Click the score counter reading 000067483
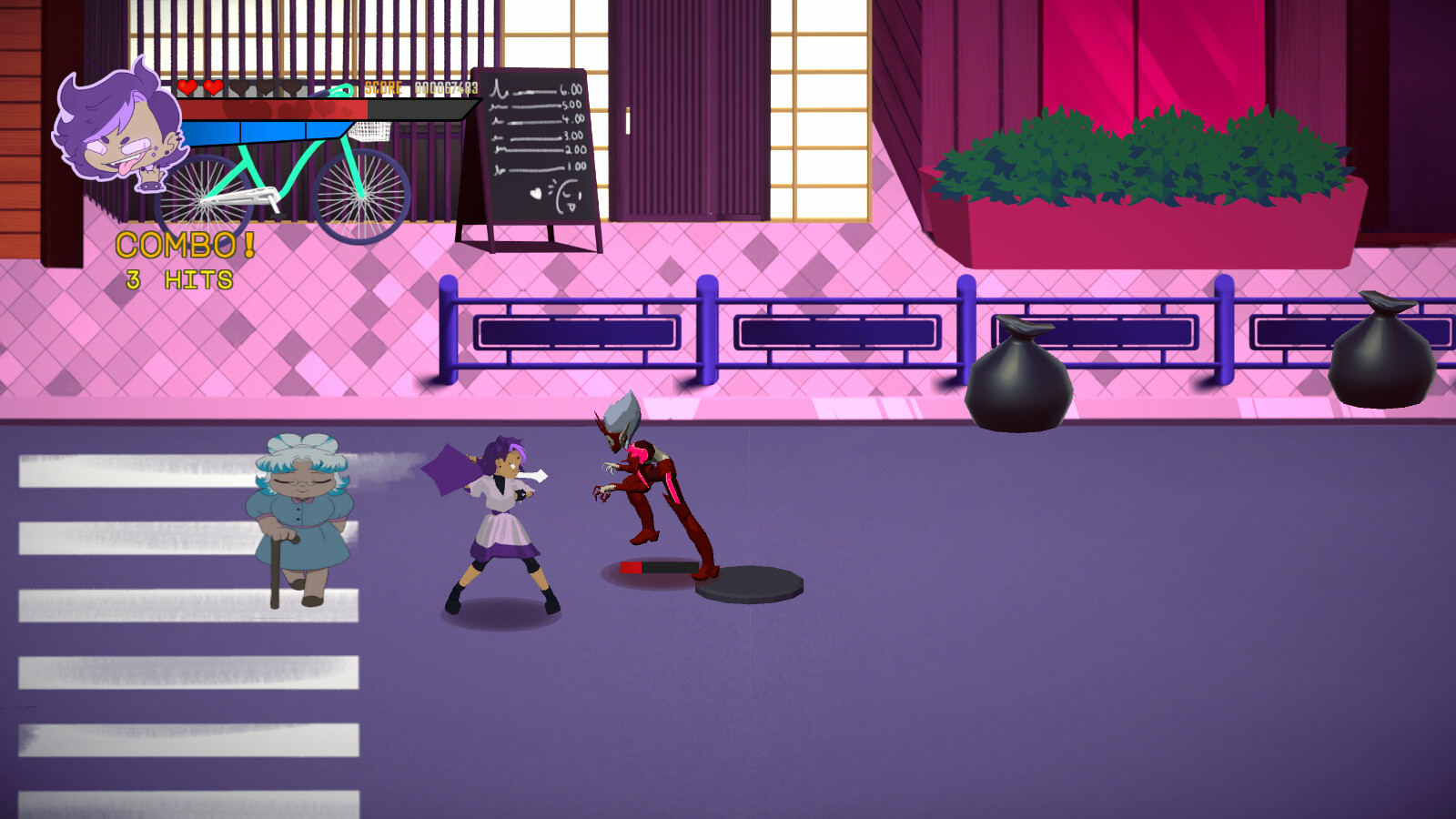Screen dimensions: 1456x819 pos(446,86)
